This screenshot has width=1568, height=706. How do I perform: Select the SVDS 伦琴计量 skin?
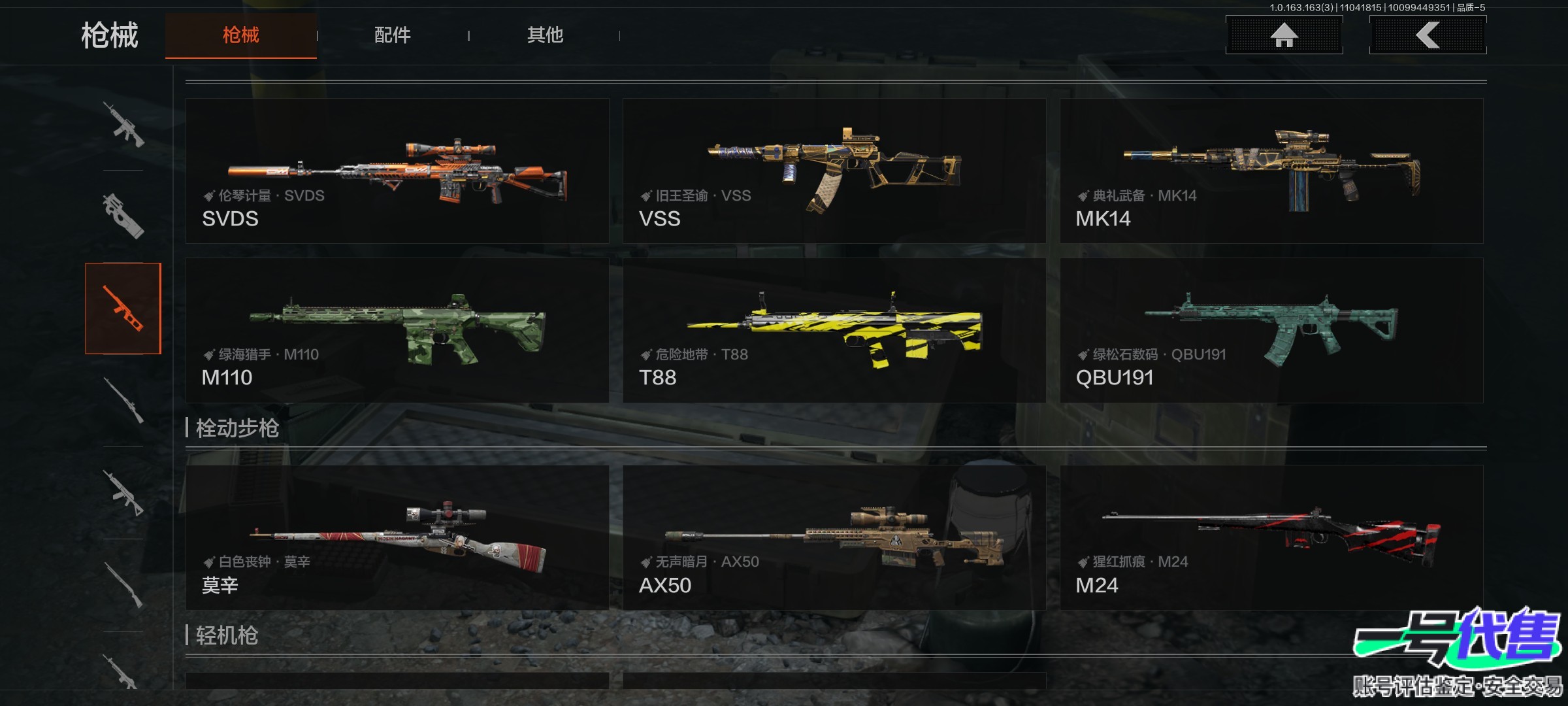pyautogui.click(x=397, y=171)
